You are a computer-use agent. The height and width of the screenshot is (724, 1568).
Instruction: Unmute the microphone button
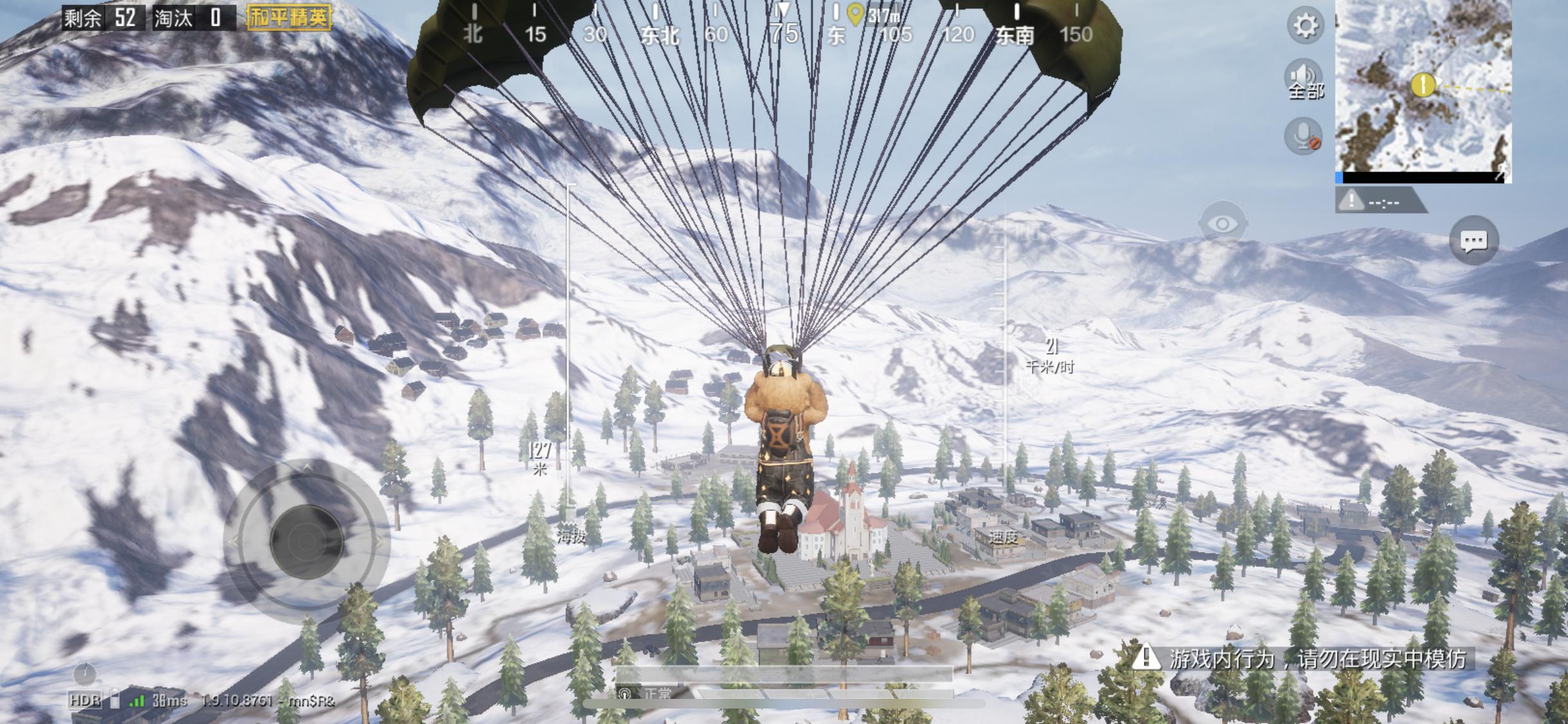coord(1303,136)
